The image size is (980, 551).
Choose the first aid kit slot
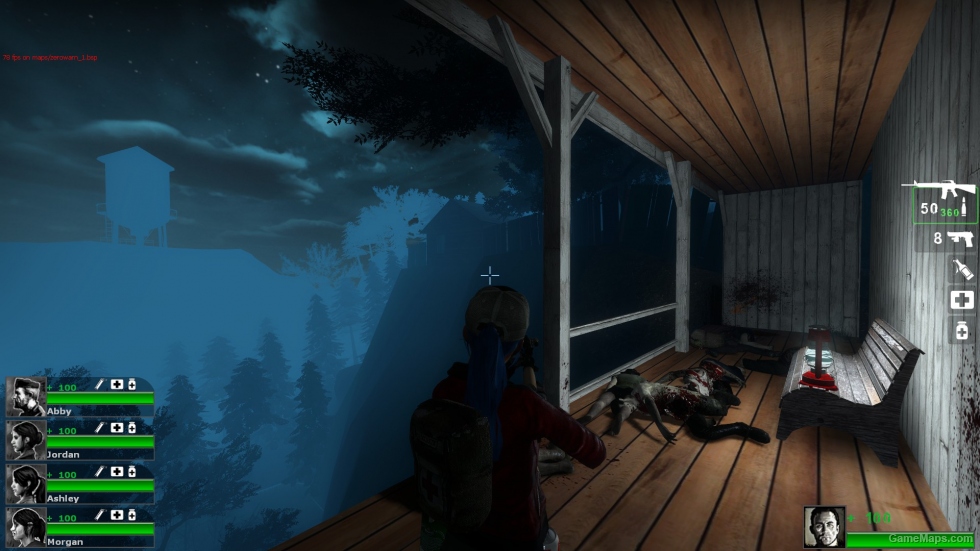pyautogui.click(x=962, y=299)
